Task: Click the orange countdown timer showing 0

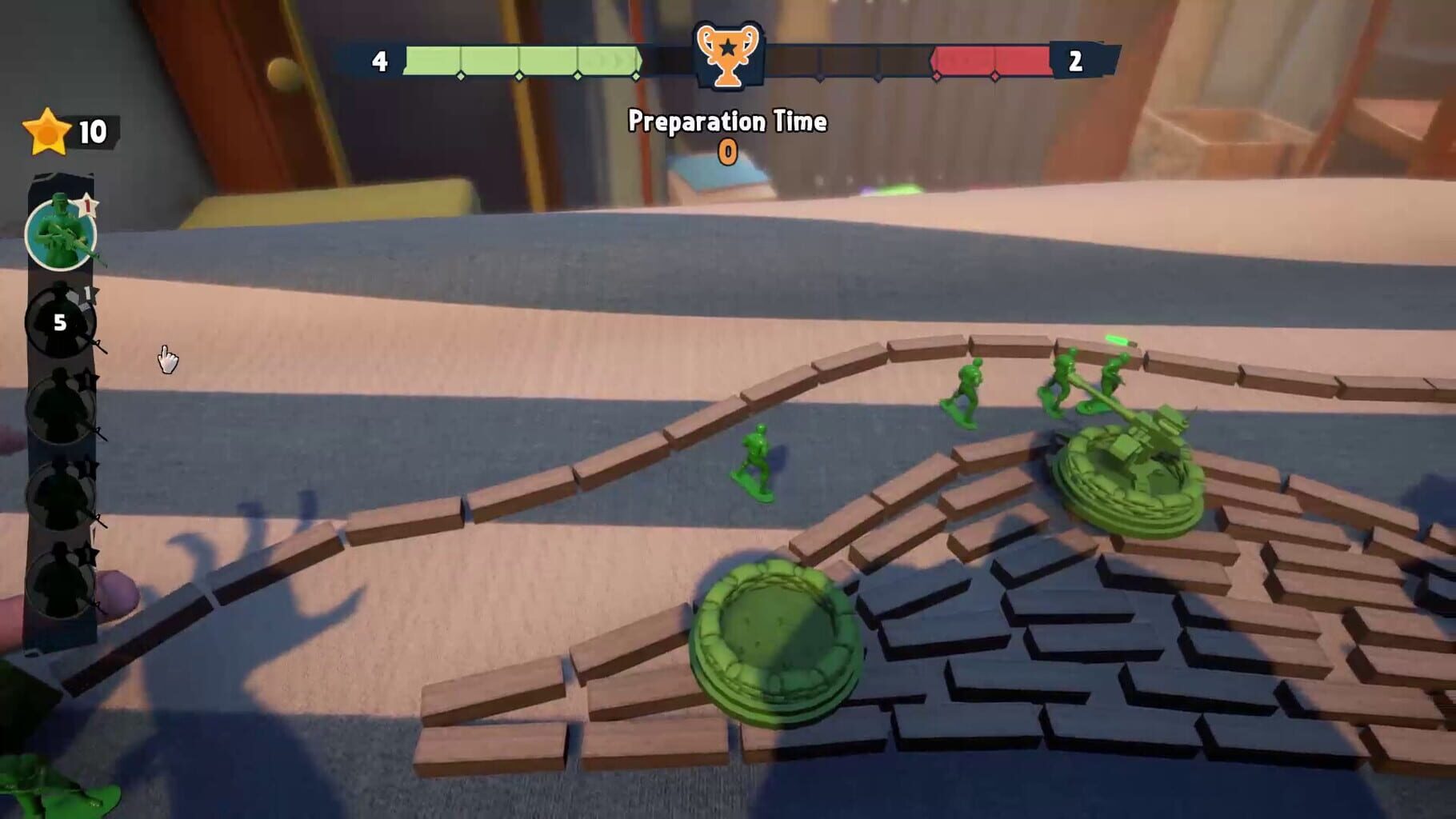Action: [726, 152]
